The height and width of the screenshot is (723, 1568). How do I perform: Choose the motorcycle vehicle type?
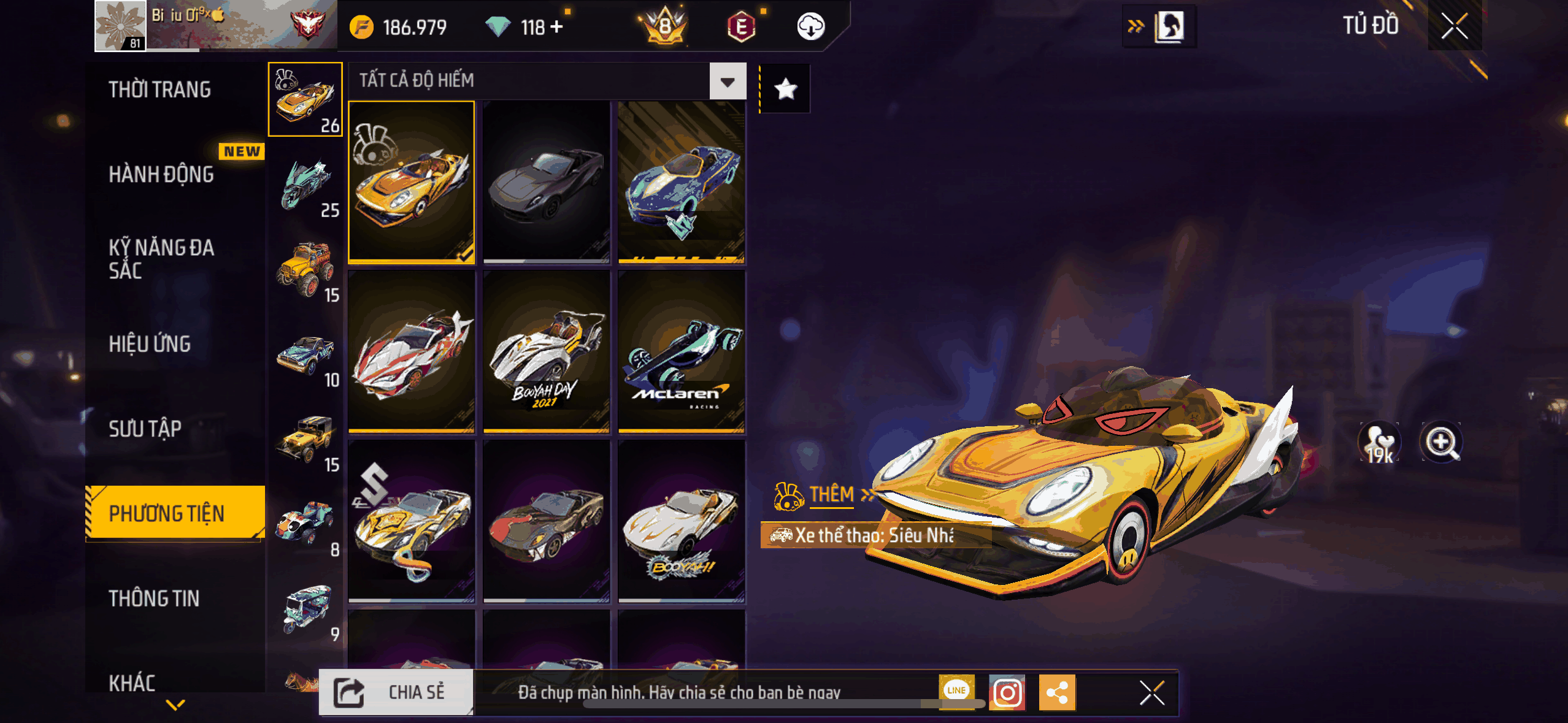(x=306, y=185)
